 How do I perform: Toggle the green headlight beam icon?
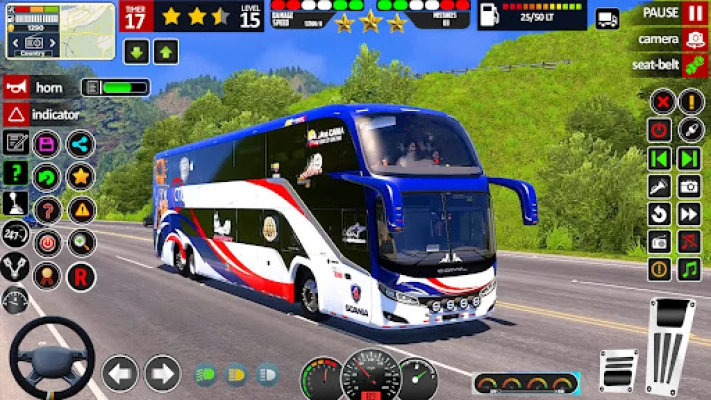coord(204,375)
